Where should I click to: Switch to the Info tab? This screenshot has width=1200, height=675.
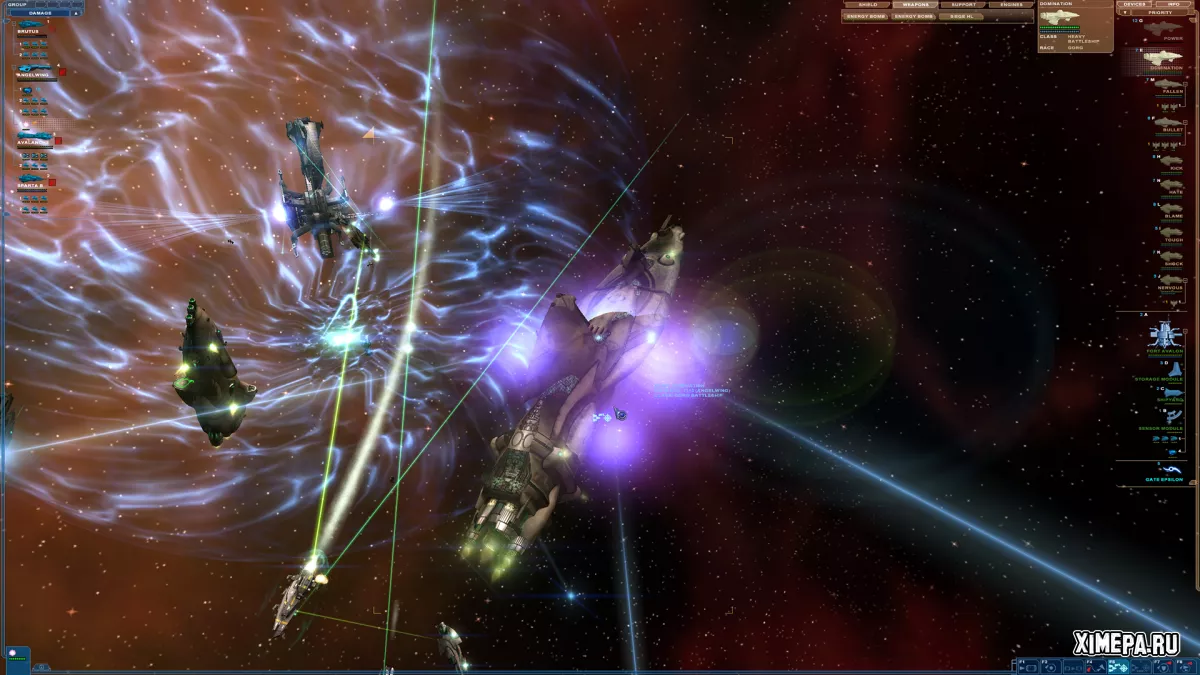pyautogui.click(x=1172, y=4)
